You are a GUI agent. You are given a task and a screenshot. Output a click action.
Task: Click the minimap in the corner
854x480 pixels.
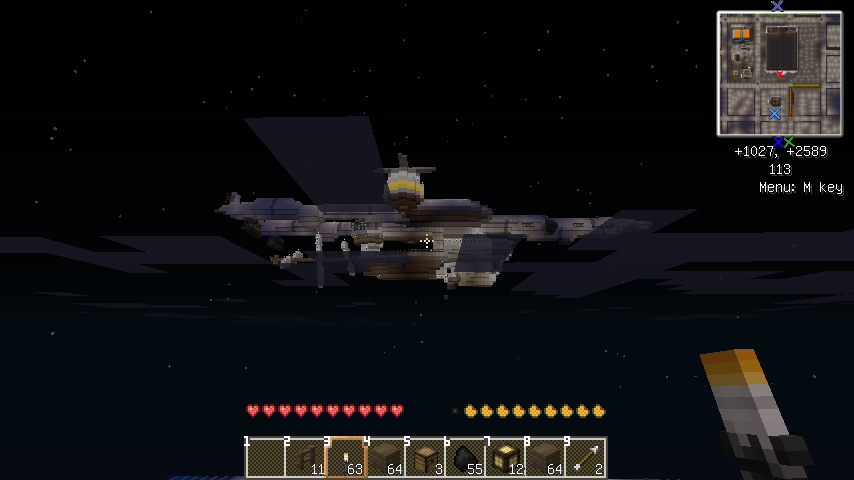coord(779,73)
